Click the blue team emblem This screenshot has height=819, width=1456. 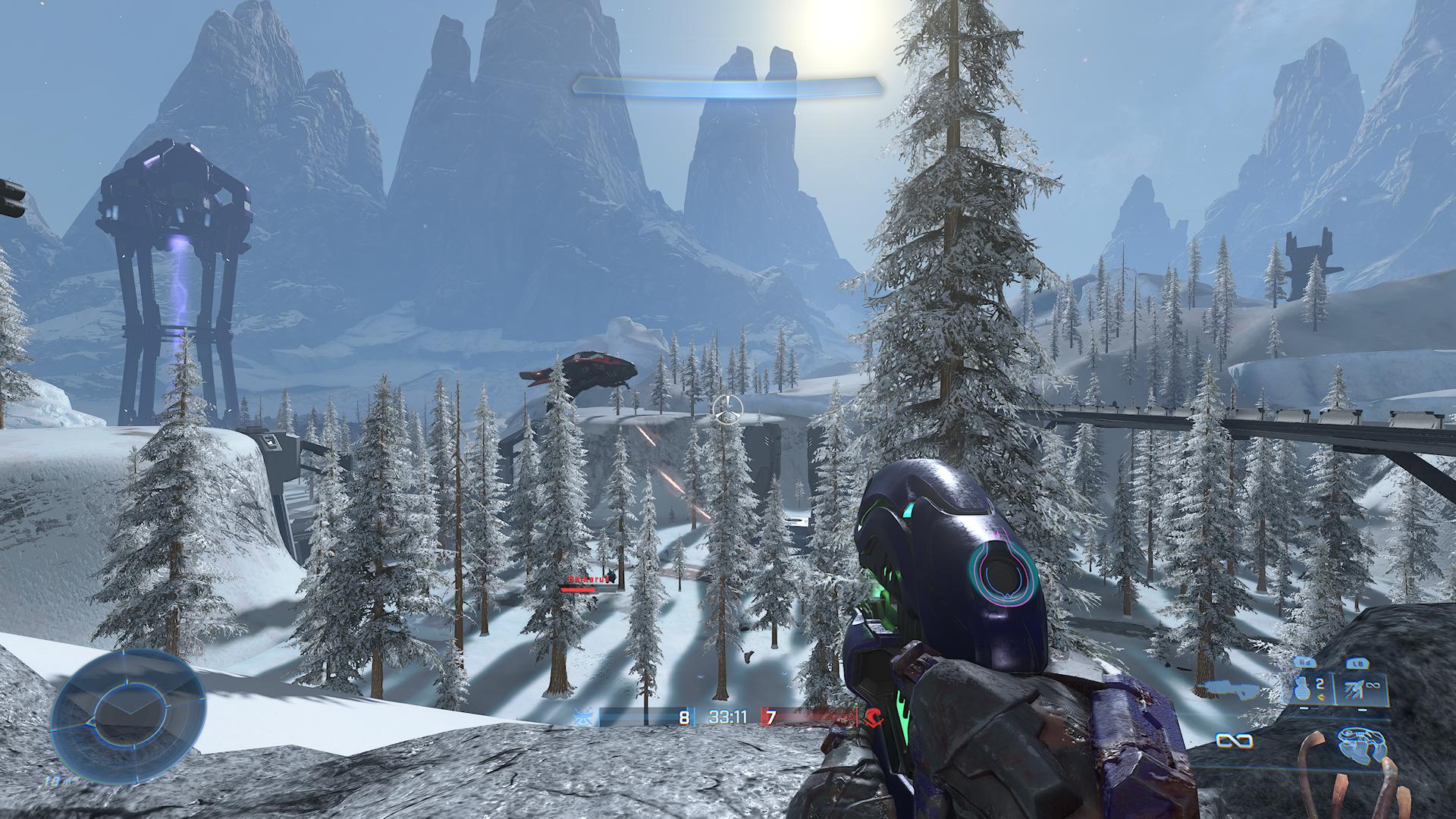(585, 717)
